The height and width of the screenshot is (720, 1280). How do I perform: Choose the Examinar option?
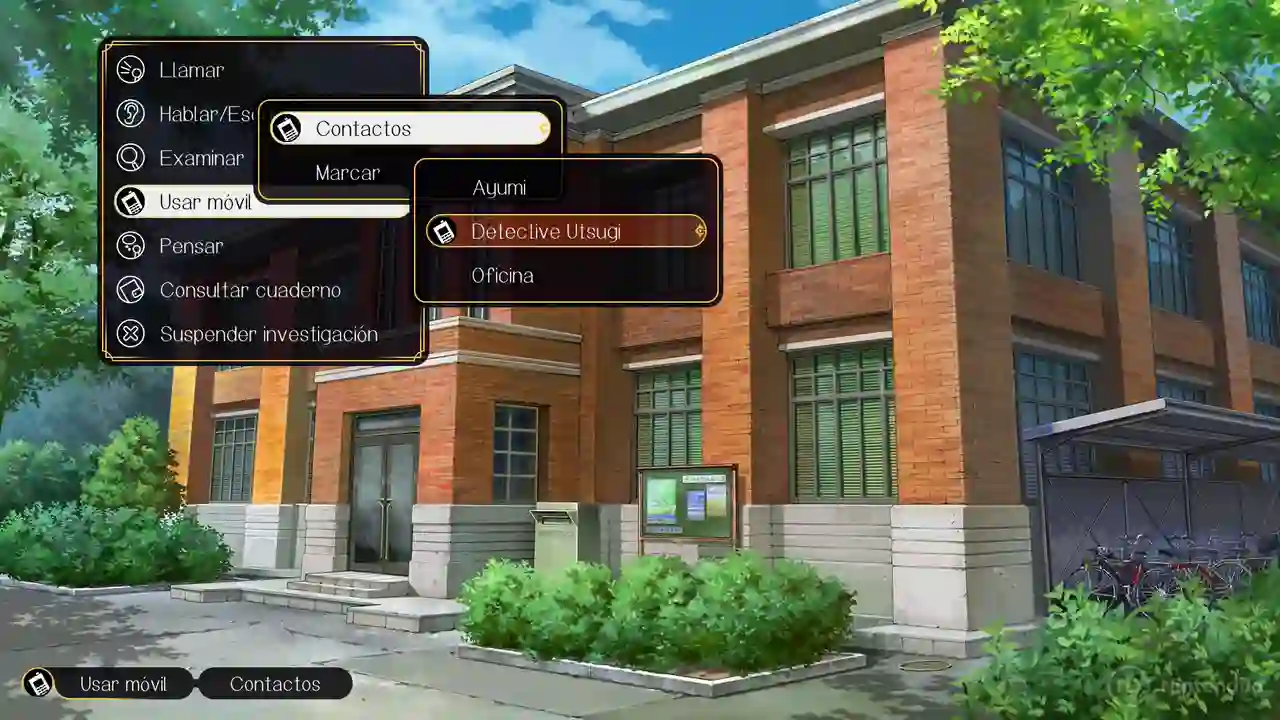coord(201,158)
